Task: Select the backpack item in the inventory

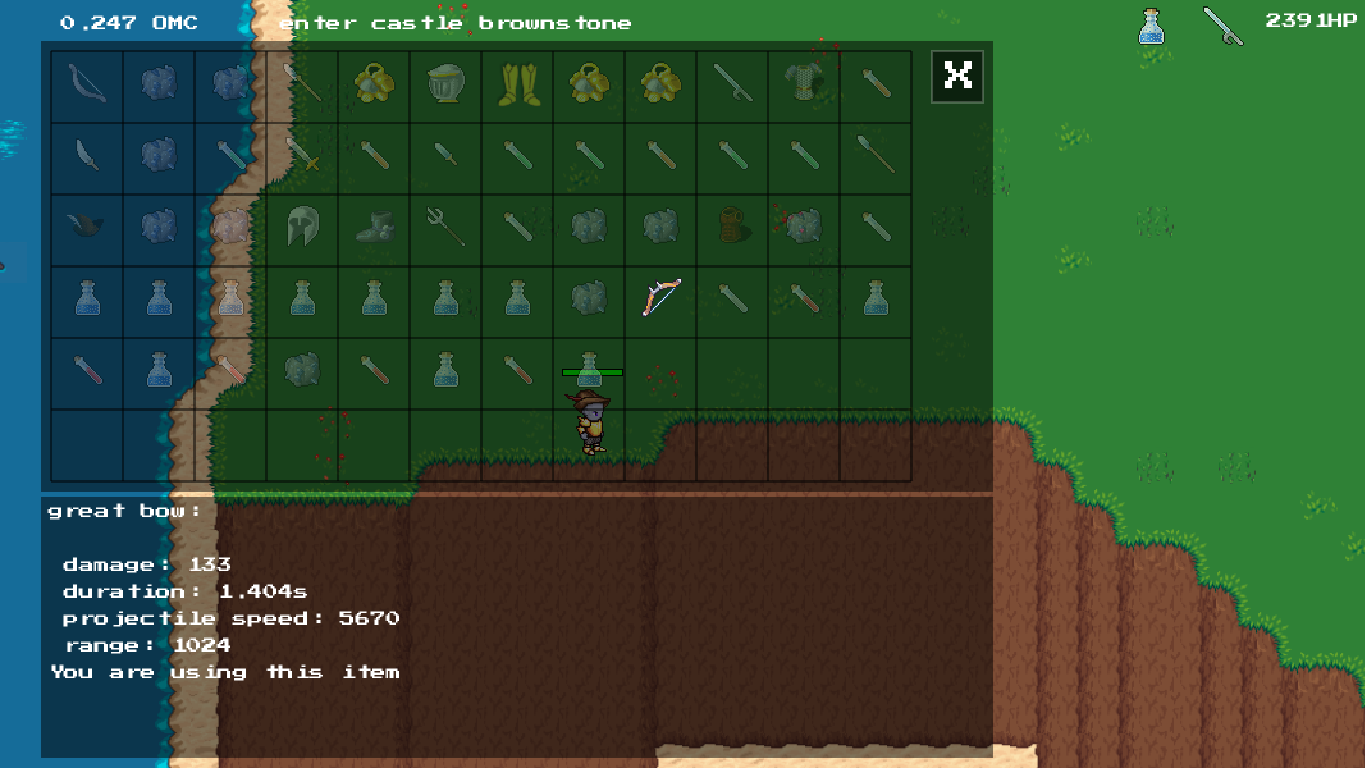Action: (x=730, y=228)
